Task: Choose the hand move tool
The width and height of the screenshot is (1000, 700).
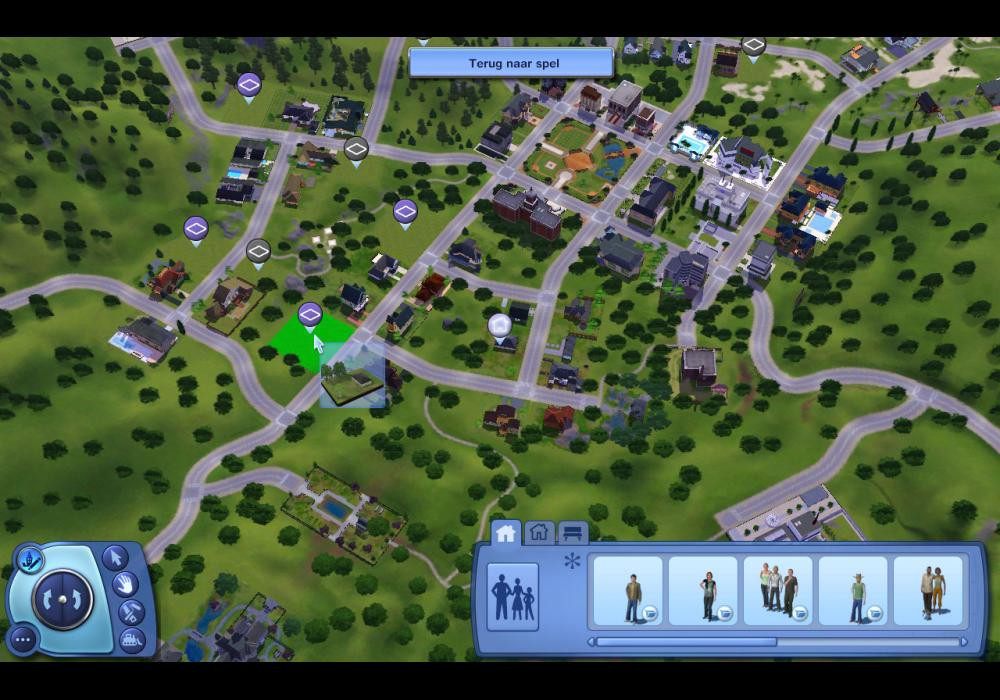Action: point(126,583)
